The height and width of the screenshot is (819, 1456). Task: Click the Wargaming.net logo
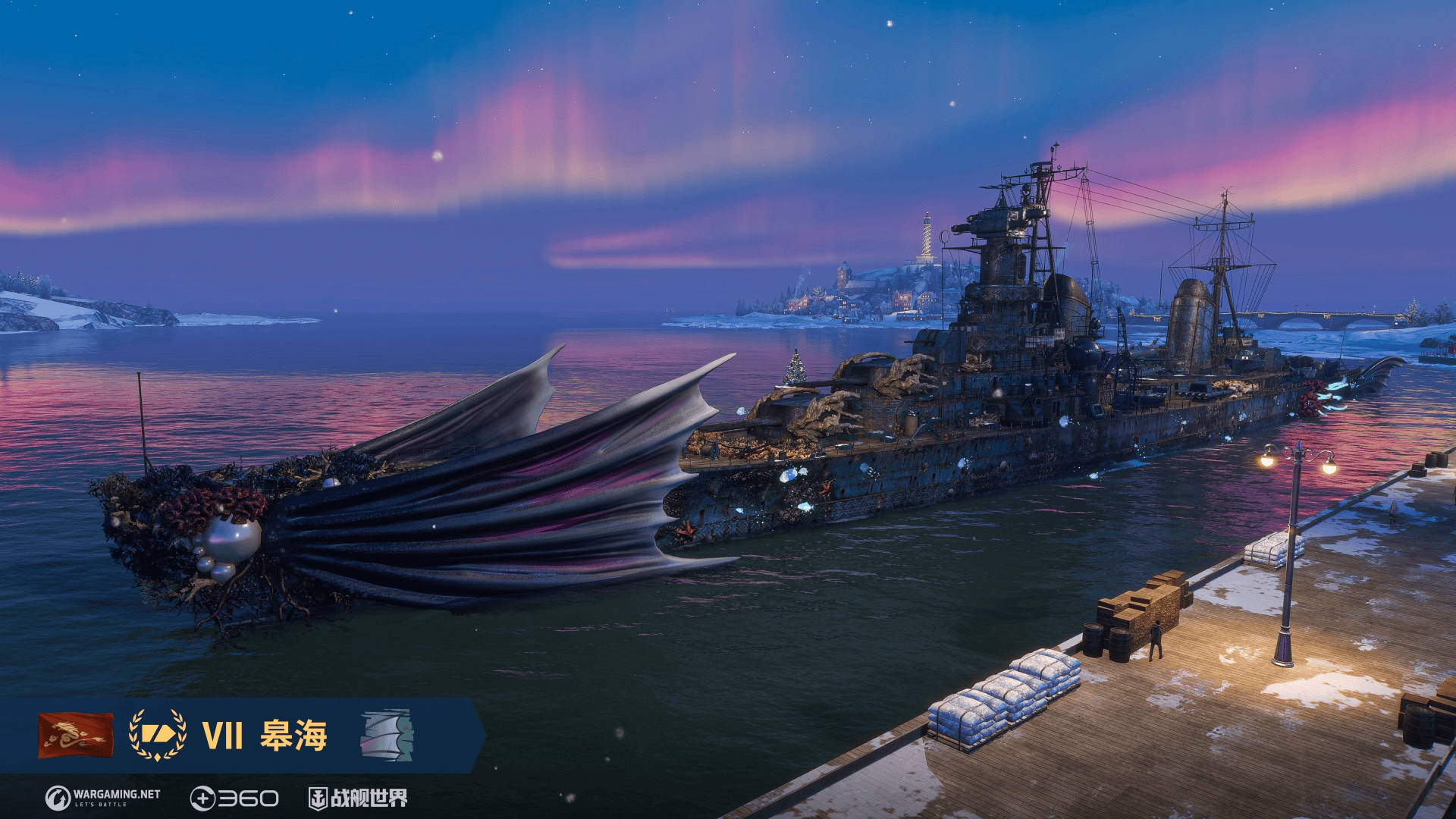click(x=103, y=798)
